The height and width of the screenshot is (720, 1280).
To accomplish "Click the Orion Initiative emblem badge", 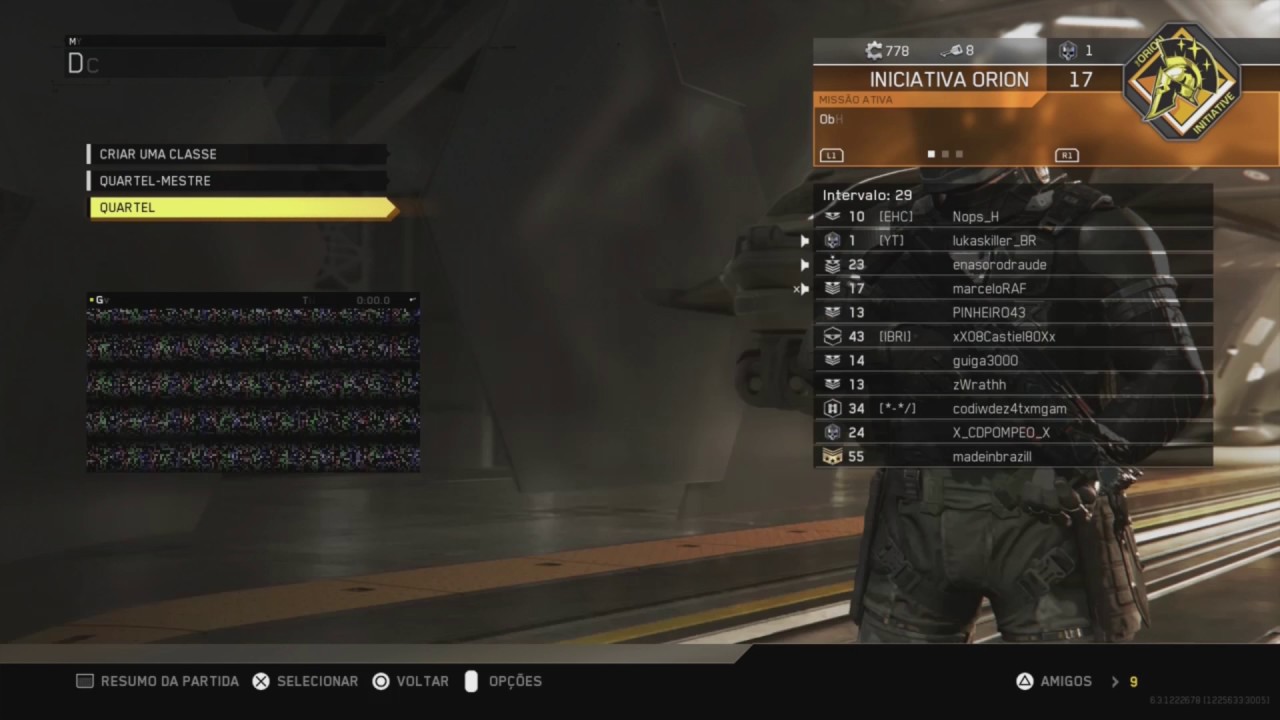I will (1182, 82).
